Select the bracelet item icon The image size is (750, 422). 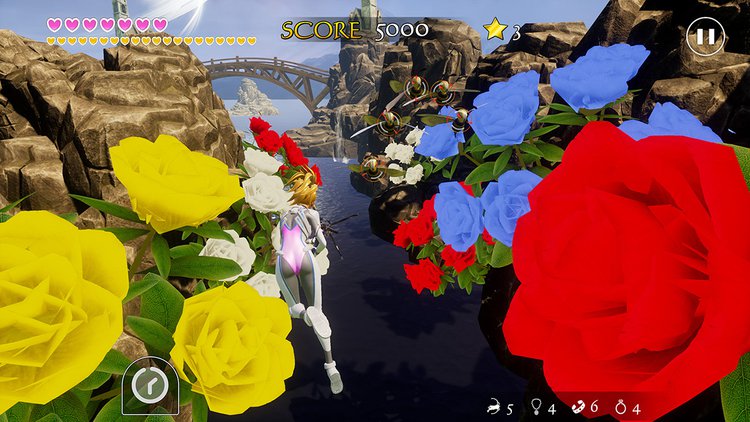(577, 407)
